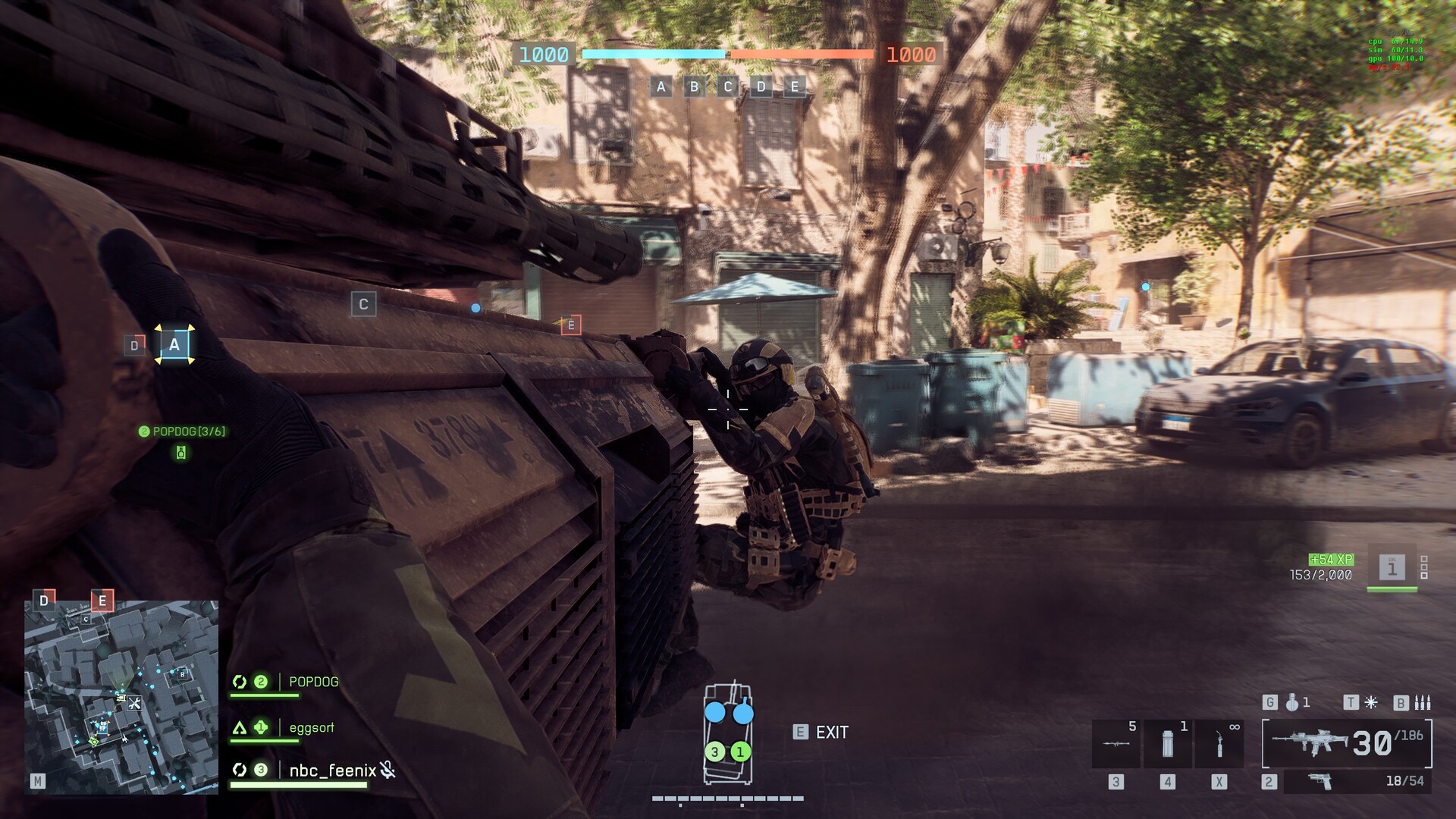1456x819 pixels.
Task: Click the highlighted objective A world marker
Action: point(174,345)
